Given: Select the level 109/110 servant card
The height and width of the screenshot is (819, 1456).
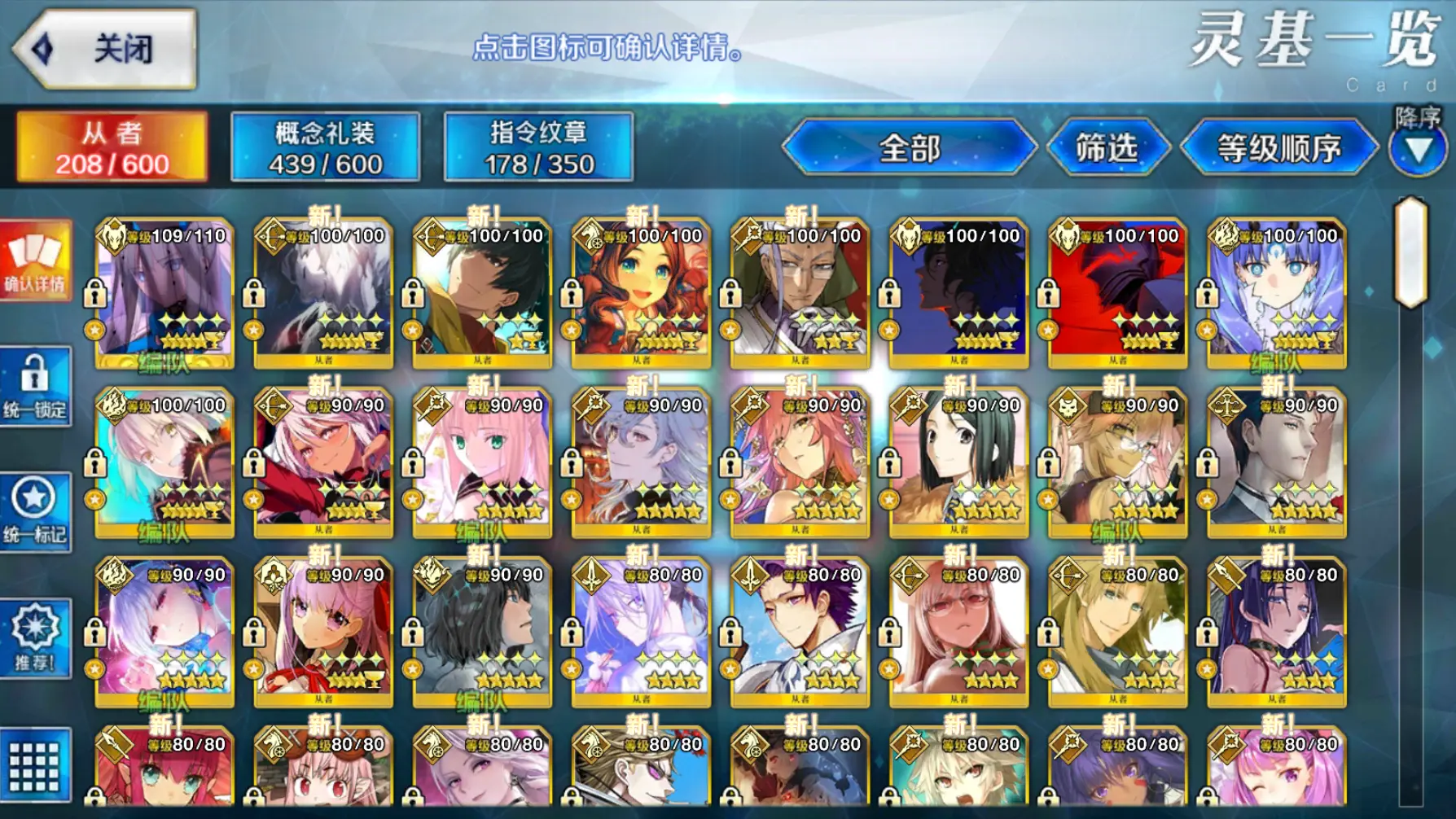Looking at the screenshot, I should pyautogui.click(x=164, y=293).
